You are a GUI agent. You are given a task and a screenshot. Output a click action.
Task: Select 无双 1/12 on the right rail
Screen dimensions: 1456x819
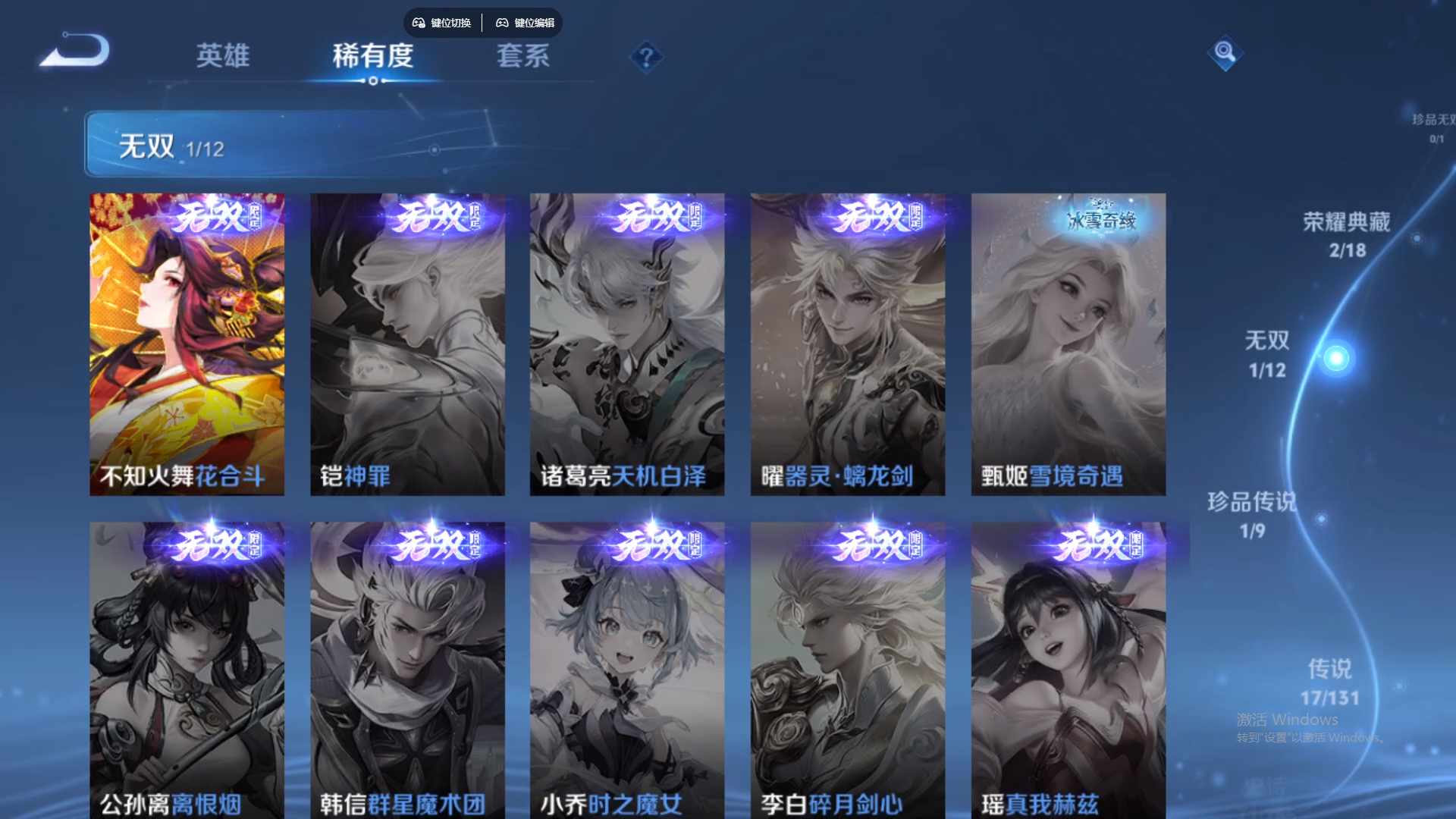coord(1266,355)
